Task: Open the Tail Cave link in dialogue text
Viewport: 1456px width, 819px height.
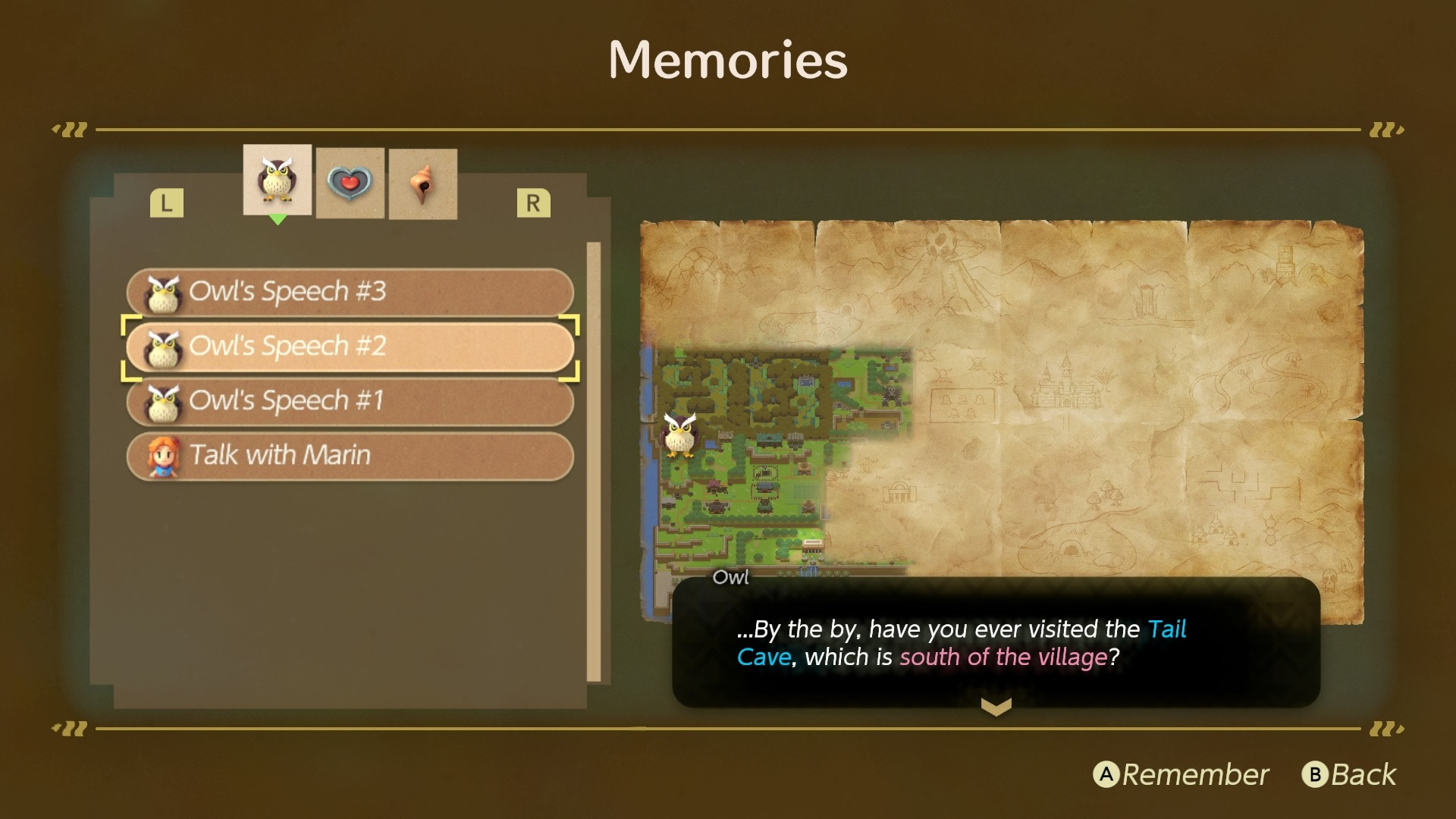Action: click(1166, 629)
